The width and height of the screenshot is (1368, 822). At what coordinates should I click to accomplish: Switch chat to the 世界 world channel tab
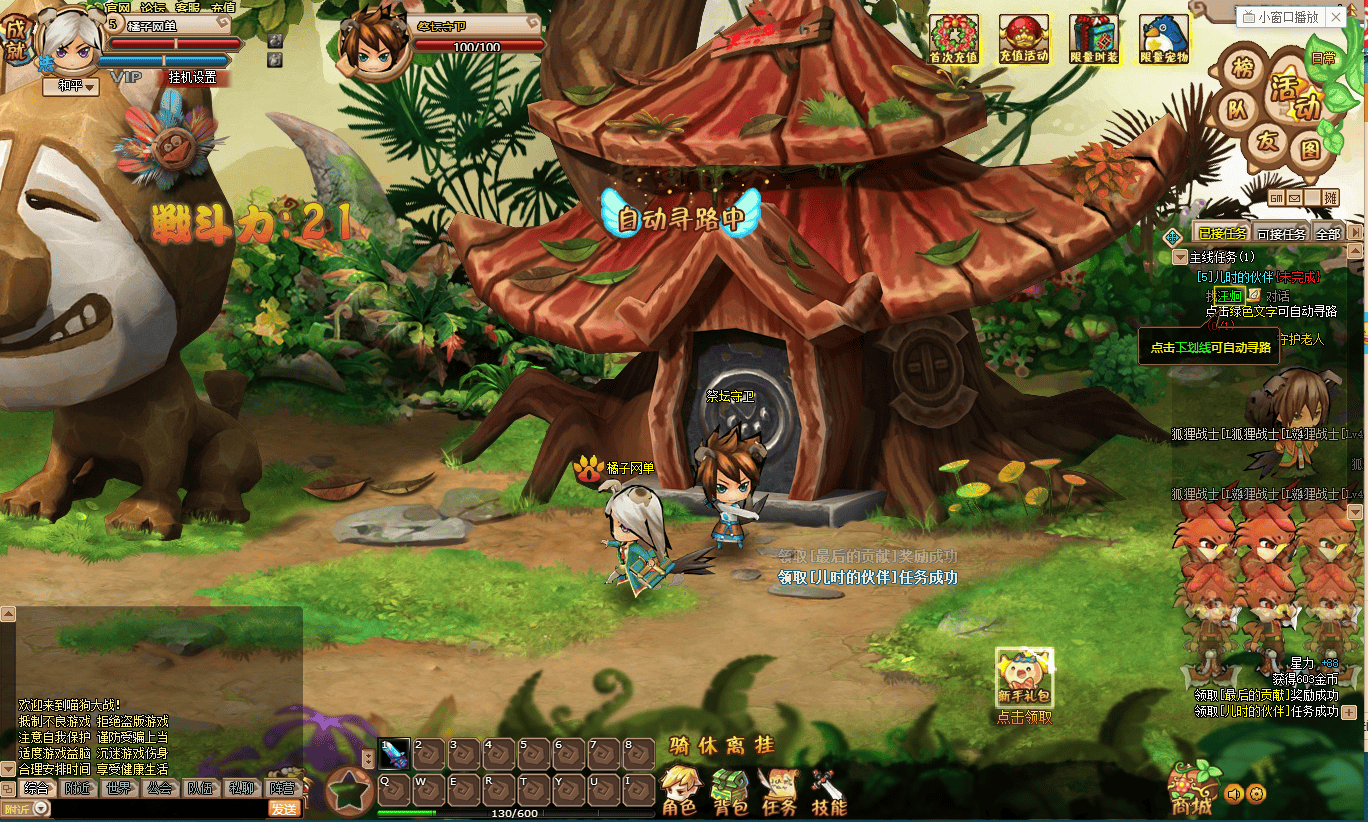point(118,788)
